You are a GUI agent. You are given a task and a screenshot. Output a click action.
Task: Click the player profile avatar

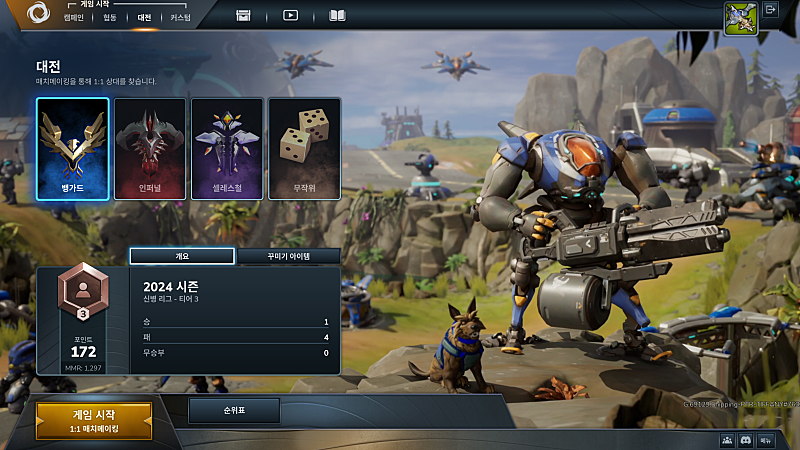(x=739, y=17)
